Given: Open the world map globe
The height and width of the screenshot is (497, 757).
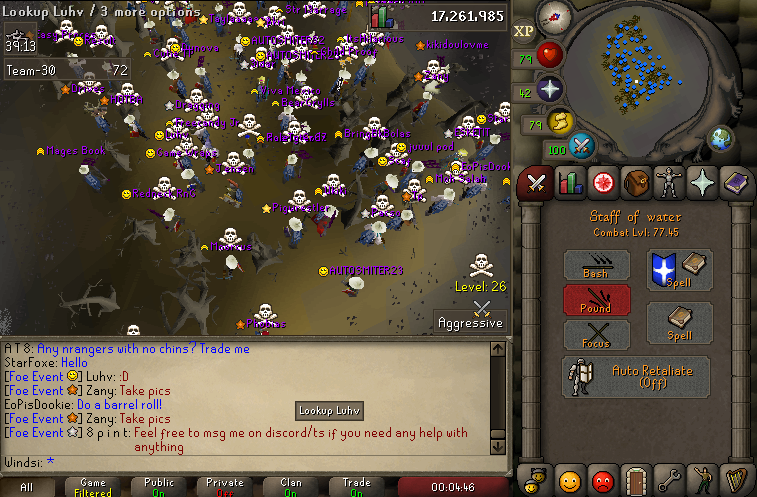Looking at the screenshot, I should pos(721,138).
